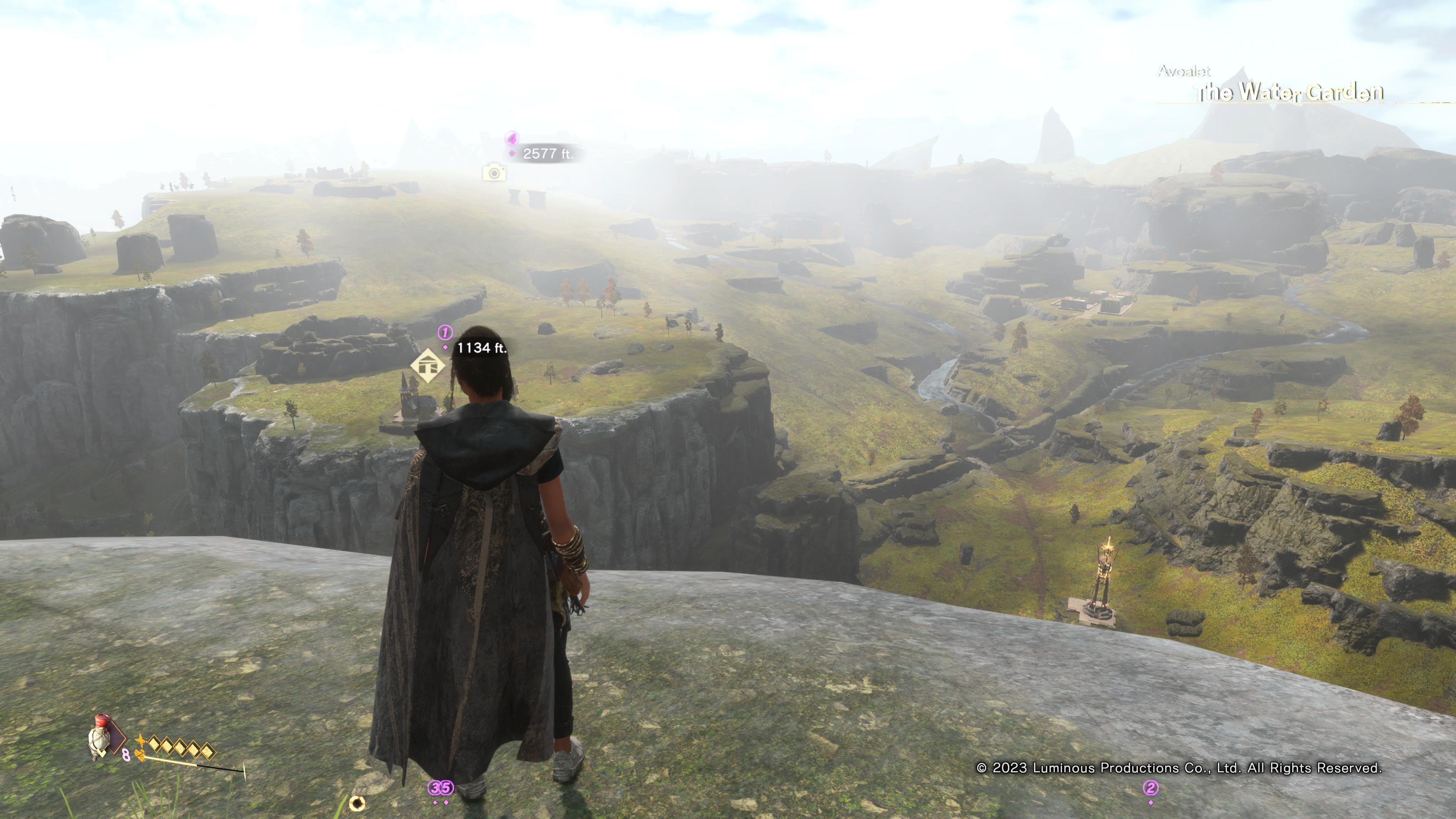The image size is (1456, 819).
Task: Select the pink numbered marker 1
Action: coord(445,333)
